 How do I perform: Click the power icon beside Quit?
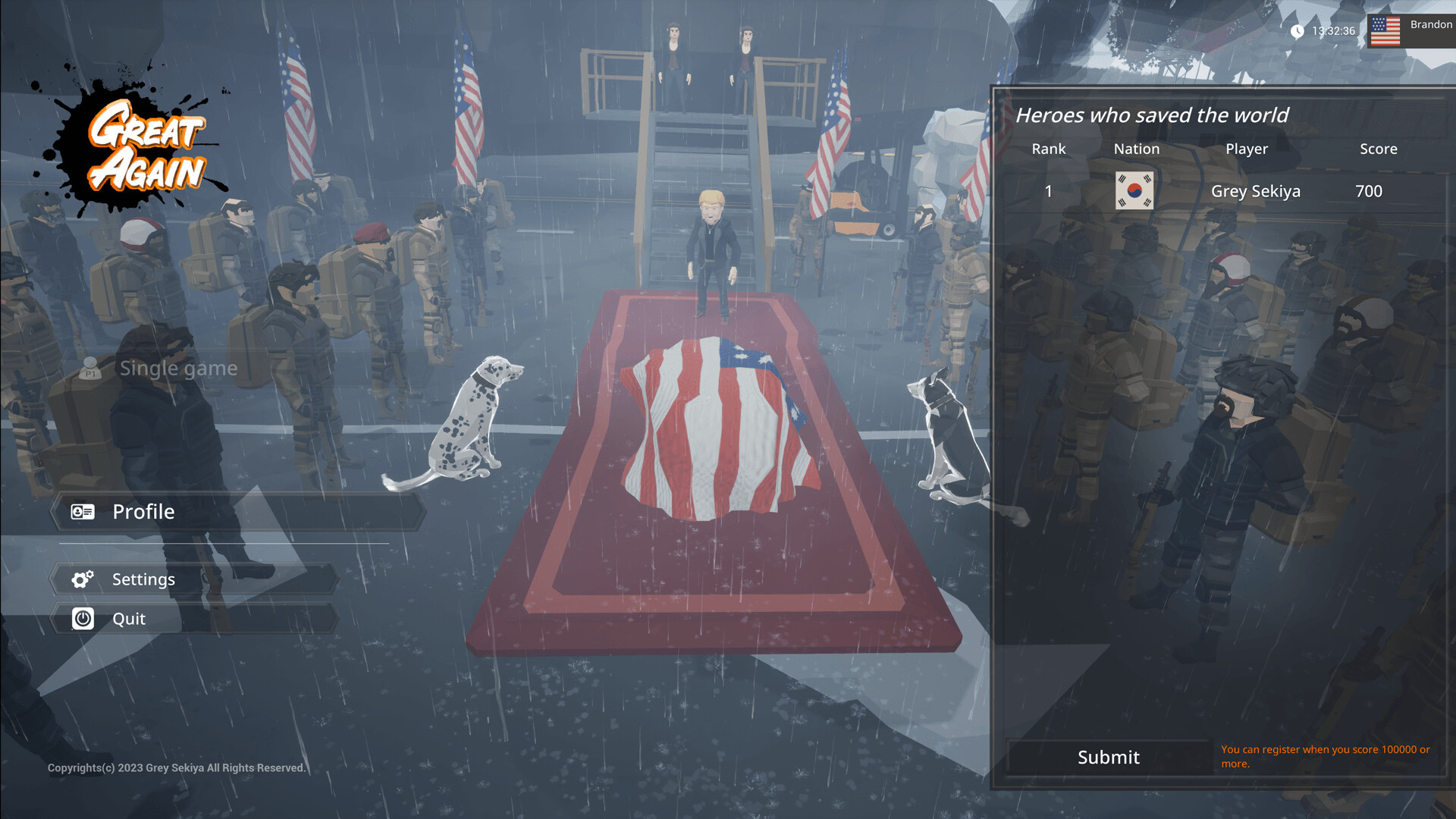pos(83,618)
